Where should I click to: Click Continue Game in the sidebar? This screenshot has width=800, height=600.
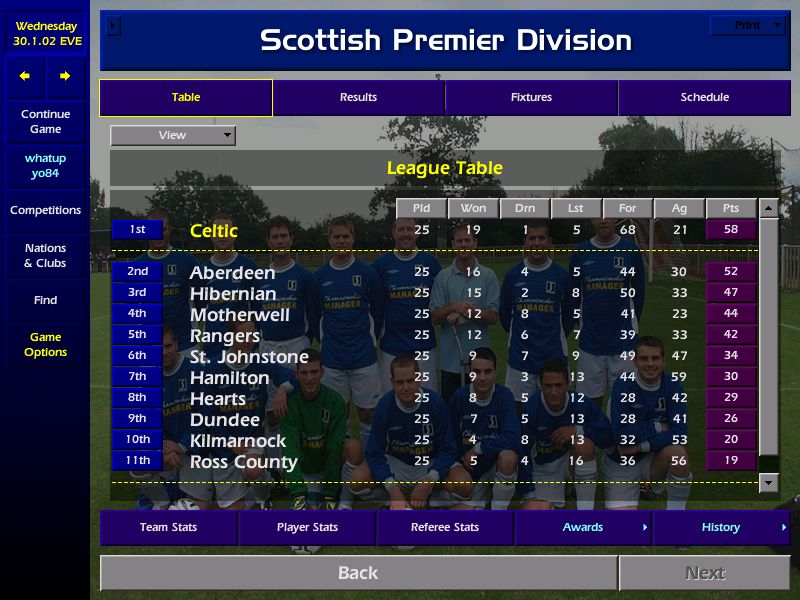45,122
